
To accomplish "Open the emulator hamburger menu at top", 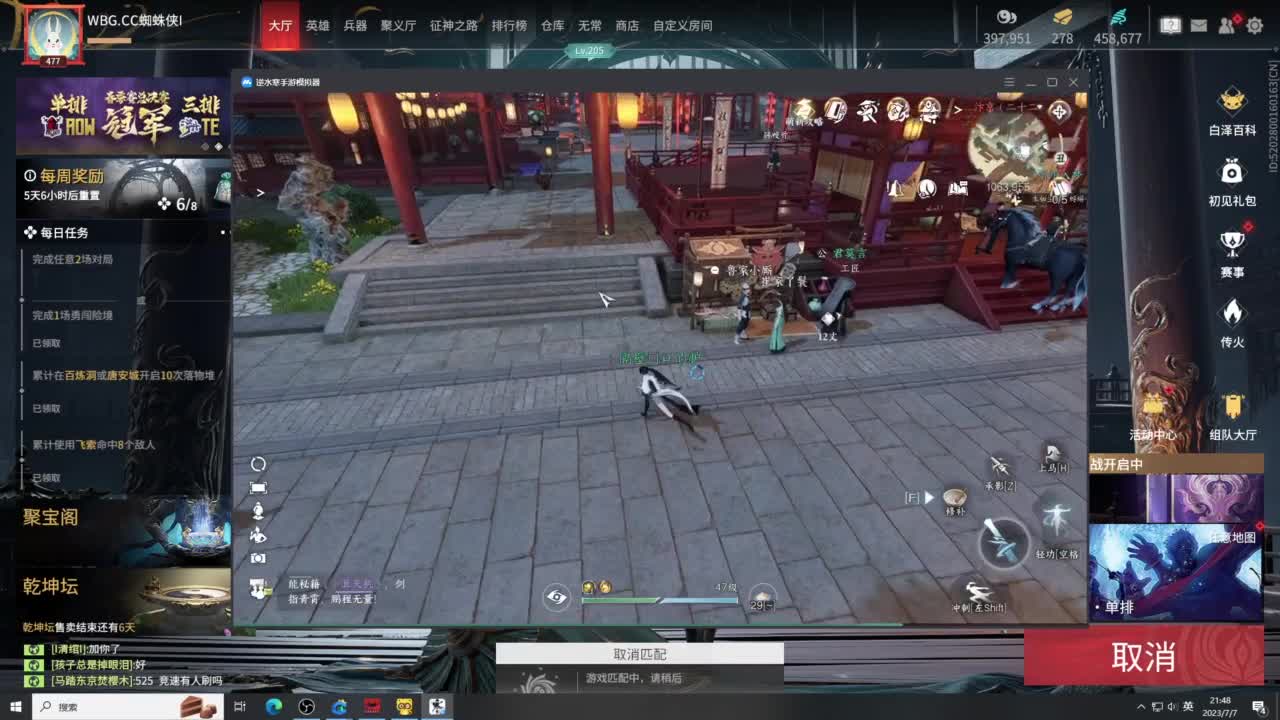I will pos(1008,81).
